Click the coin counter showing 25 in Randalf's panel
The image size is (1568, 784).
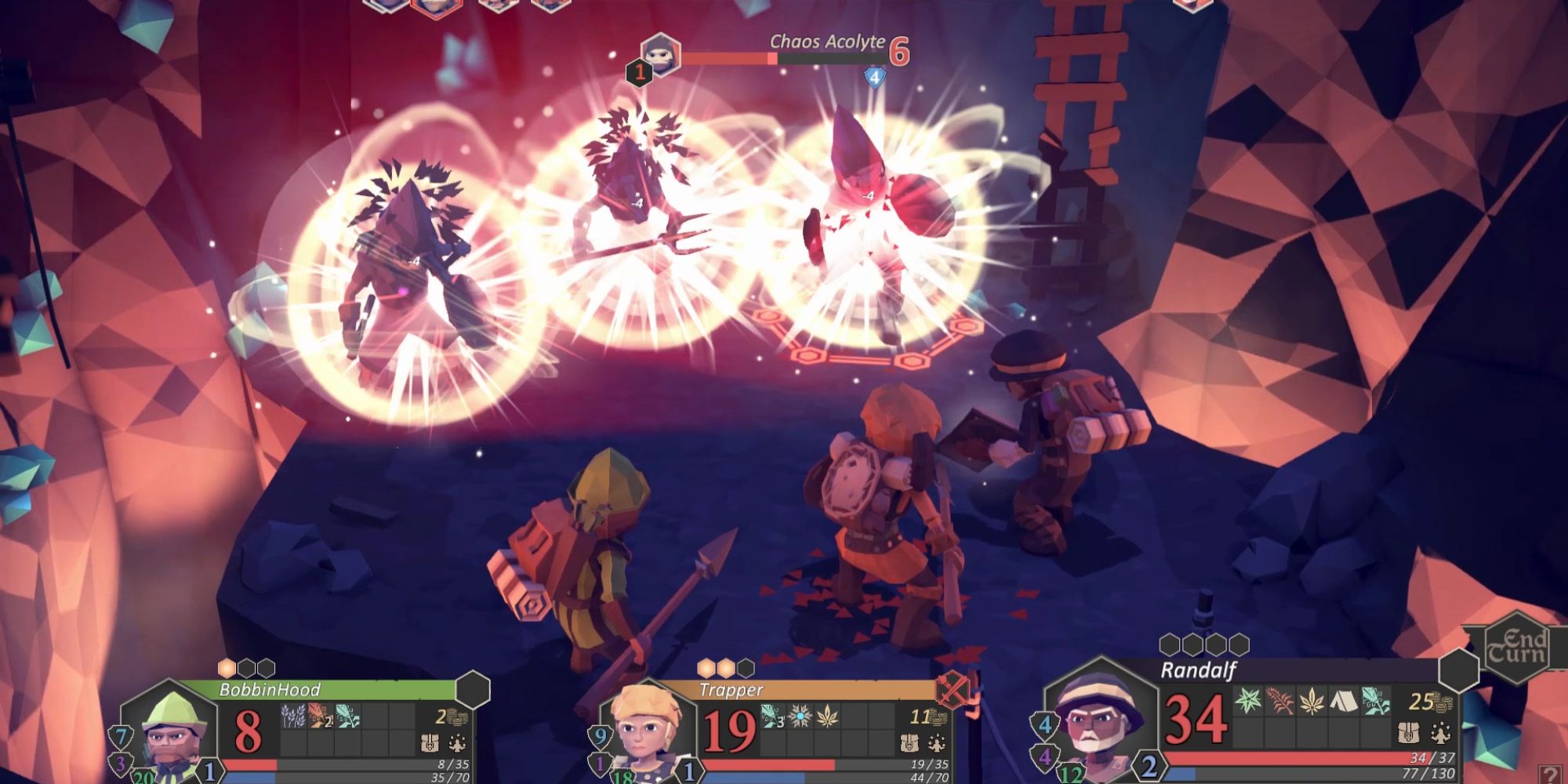pyautogui.click(x=1432, y=702)
